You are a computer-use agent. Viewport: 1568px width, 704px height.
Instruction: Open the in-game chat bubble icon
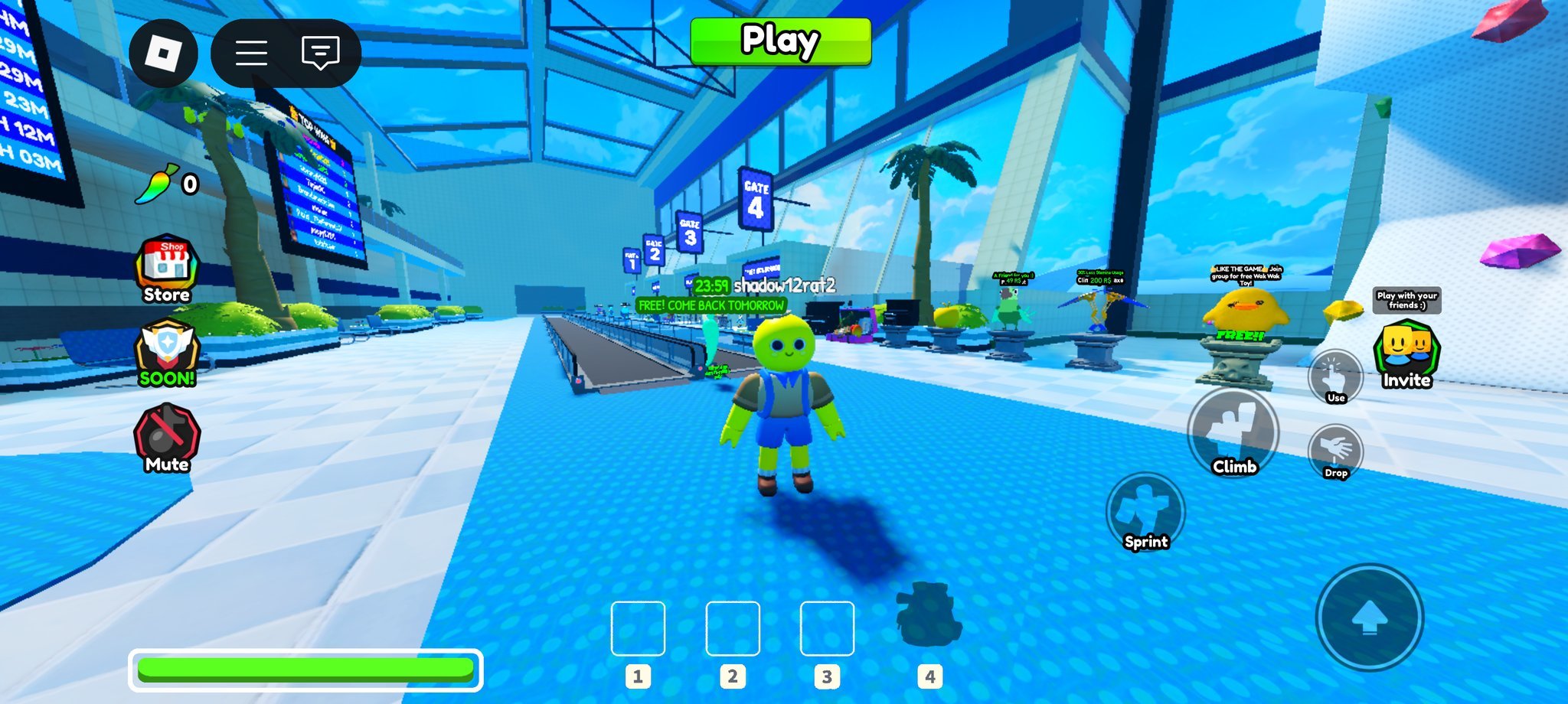321,53
